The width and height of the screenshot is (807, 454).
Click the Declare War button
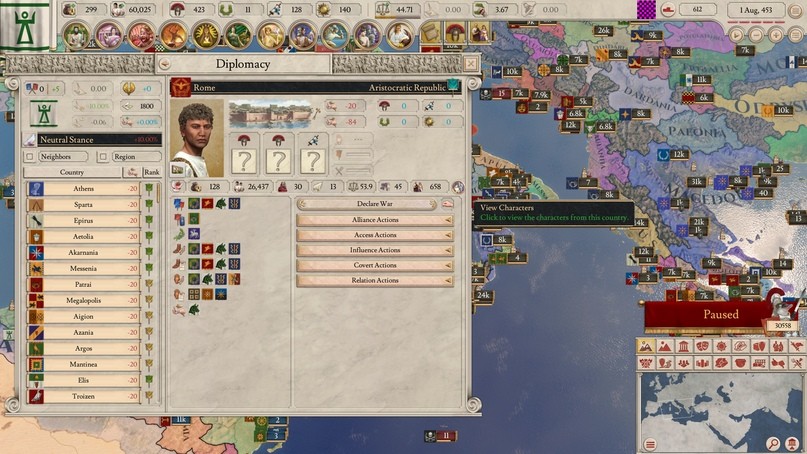[x=374, y=204]
